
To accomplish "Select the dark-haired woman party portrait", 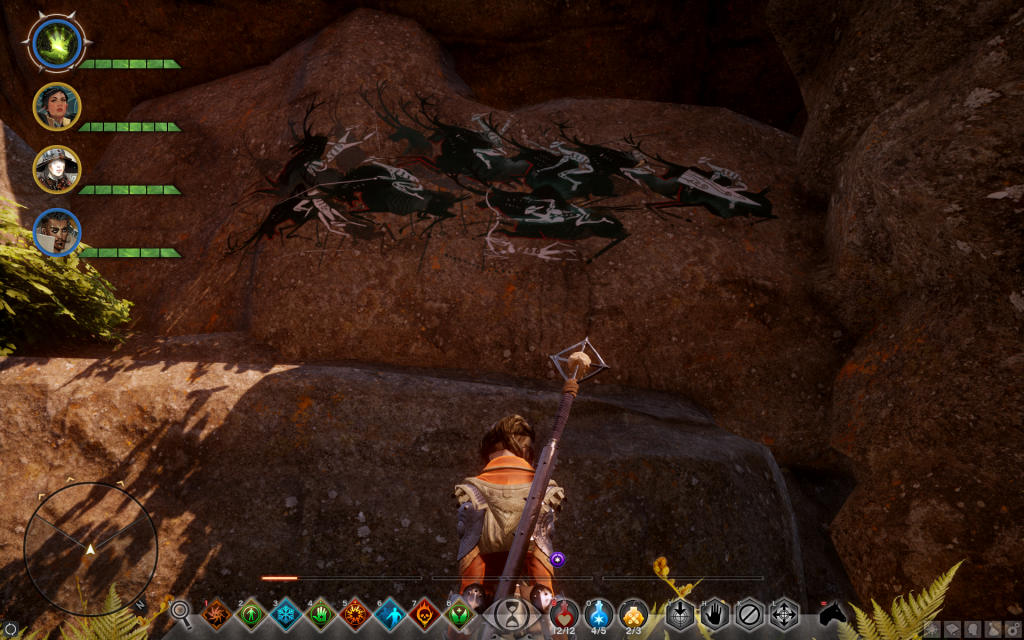I will pos(57,106).
